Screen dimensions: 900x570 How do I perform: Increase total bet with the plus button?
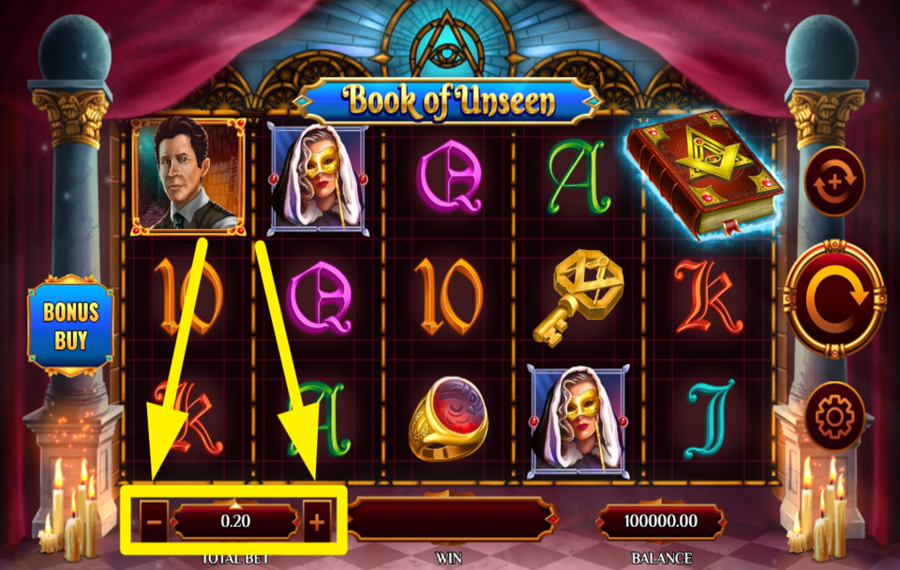317,521
